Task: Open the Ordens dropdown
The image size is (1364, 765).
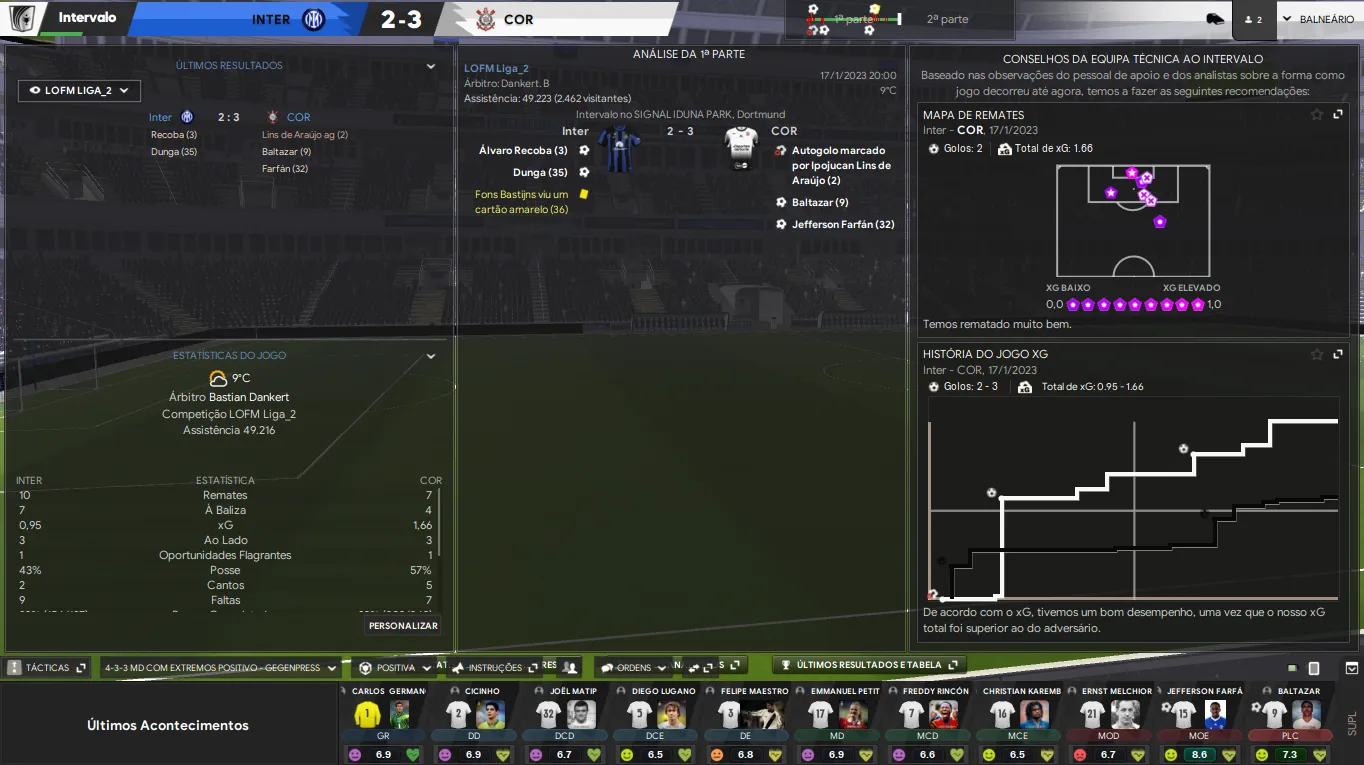Action: 634,668
